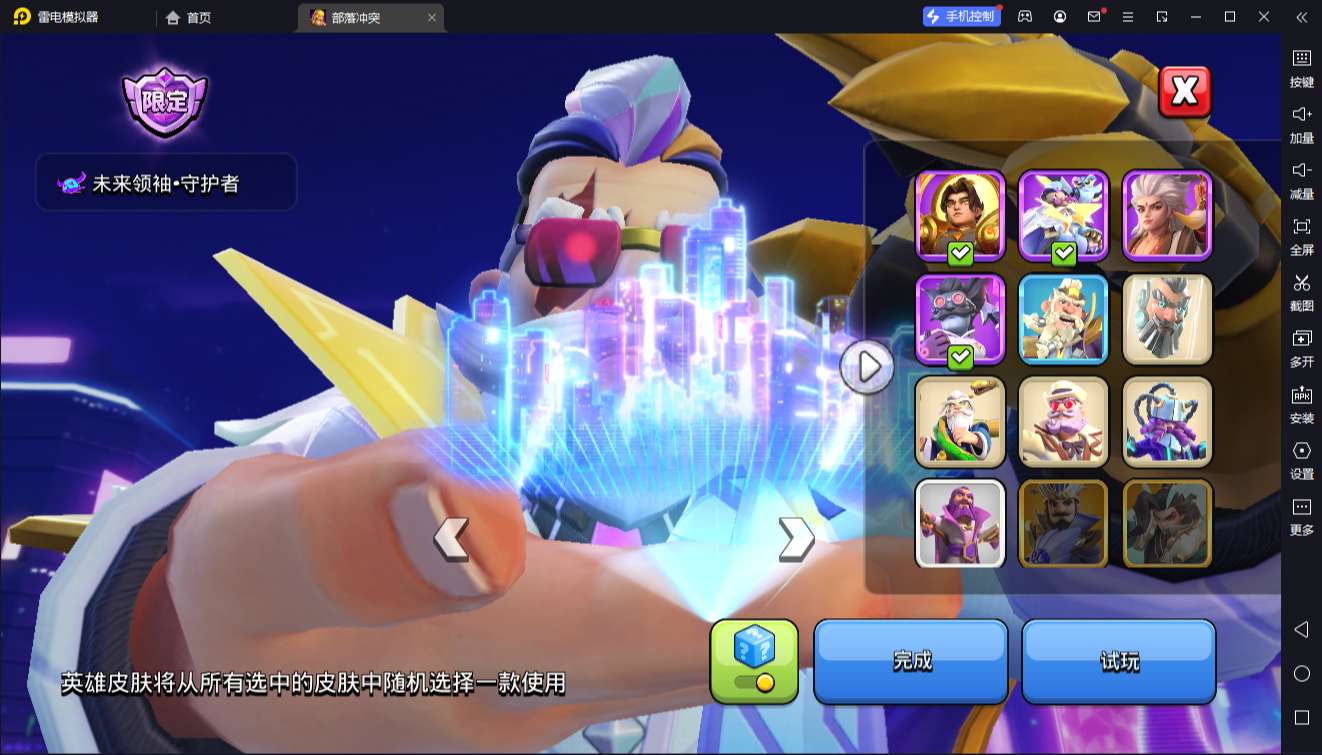Close the skin selection screen
This screenshot has height=755, width=1322.
pos(1184,92)
